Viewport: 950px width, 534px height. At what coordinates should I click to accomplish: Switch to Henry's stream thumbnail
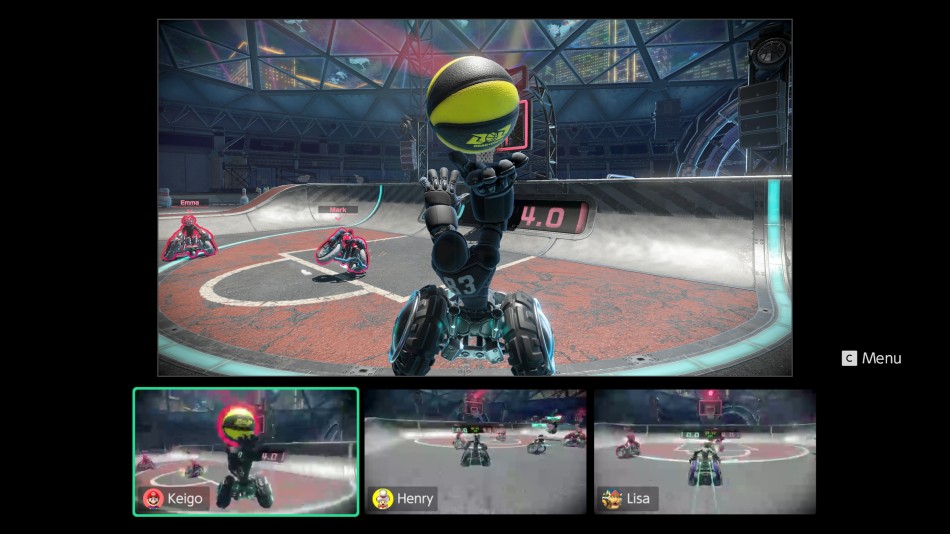tap(475, 451)
